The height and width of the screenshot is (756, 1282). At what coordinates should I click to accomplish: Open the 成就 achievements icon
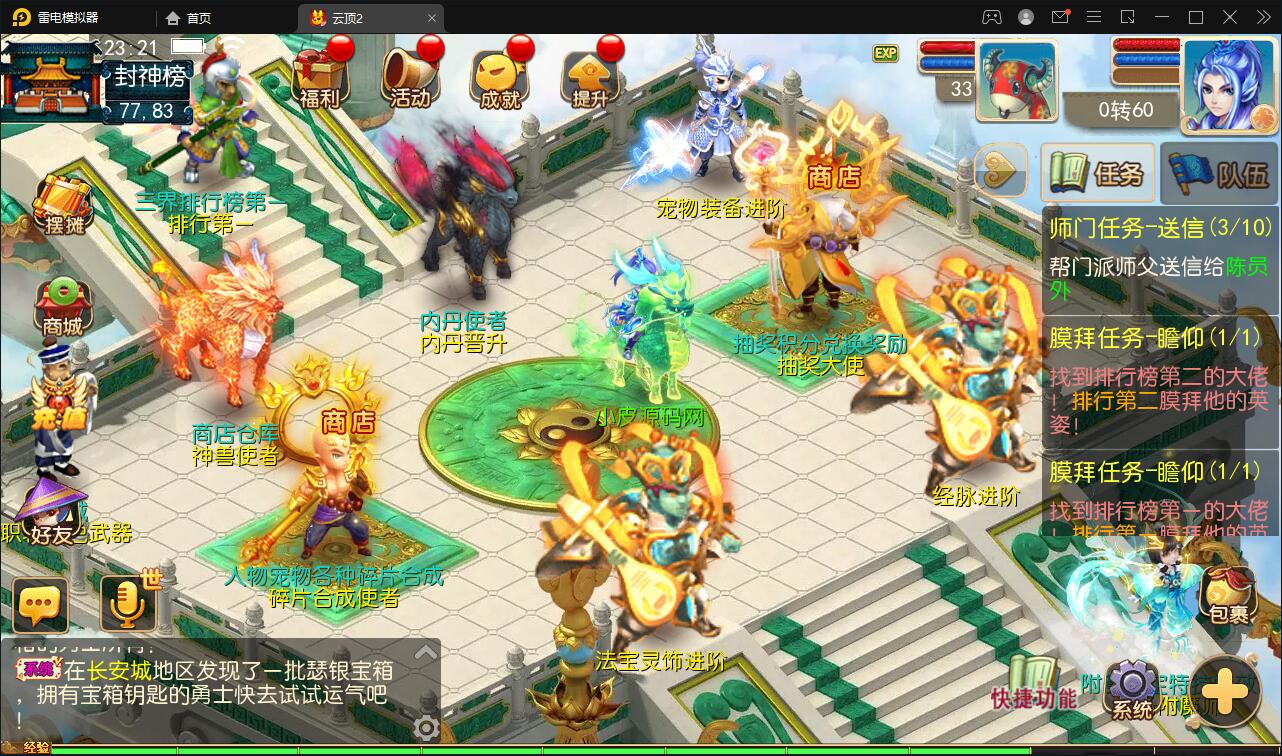click(x=500, y=77)
